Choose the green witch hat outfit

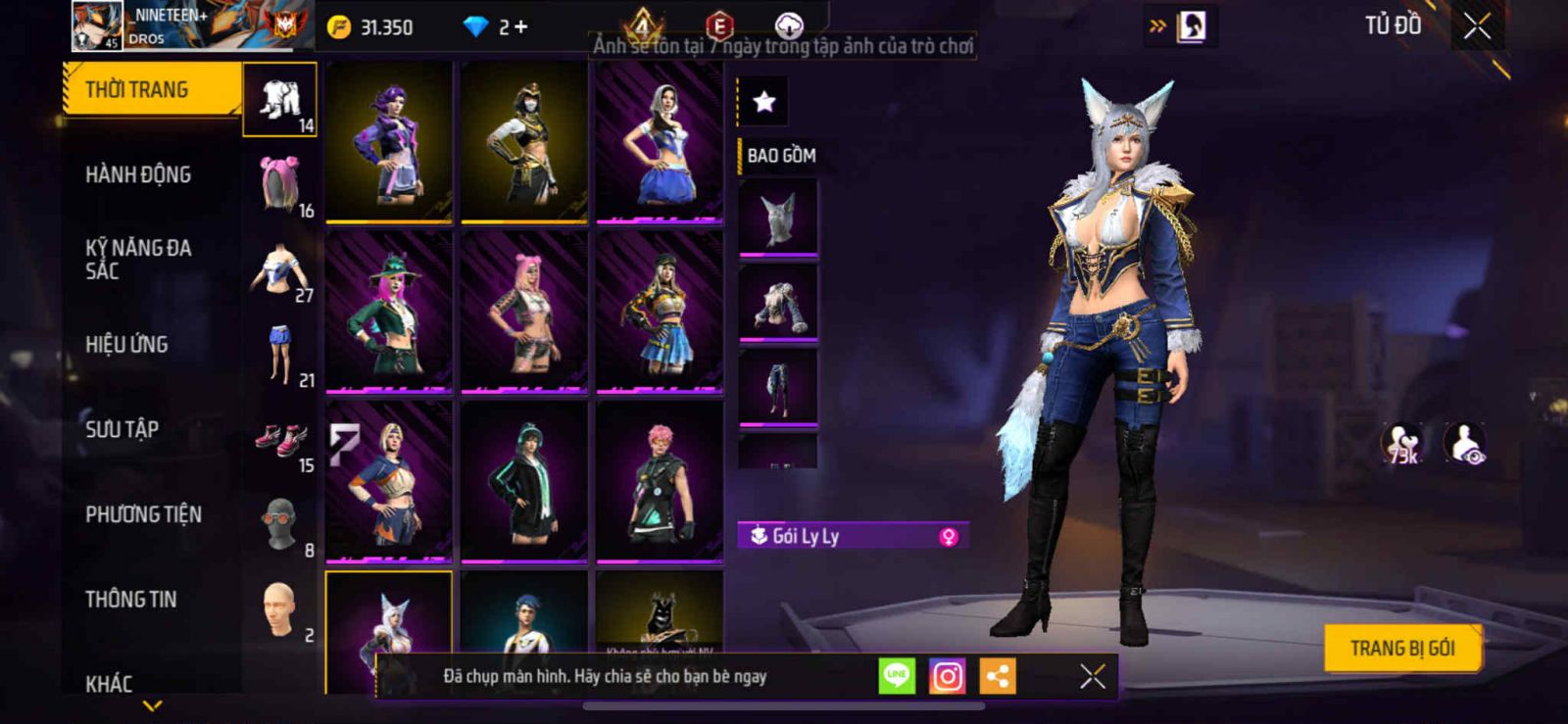[389, 312]
